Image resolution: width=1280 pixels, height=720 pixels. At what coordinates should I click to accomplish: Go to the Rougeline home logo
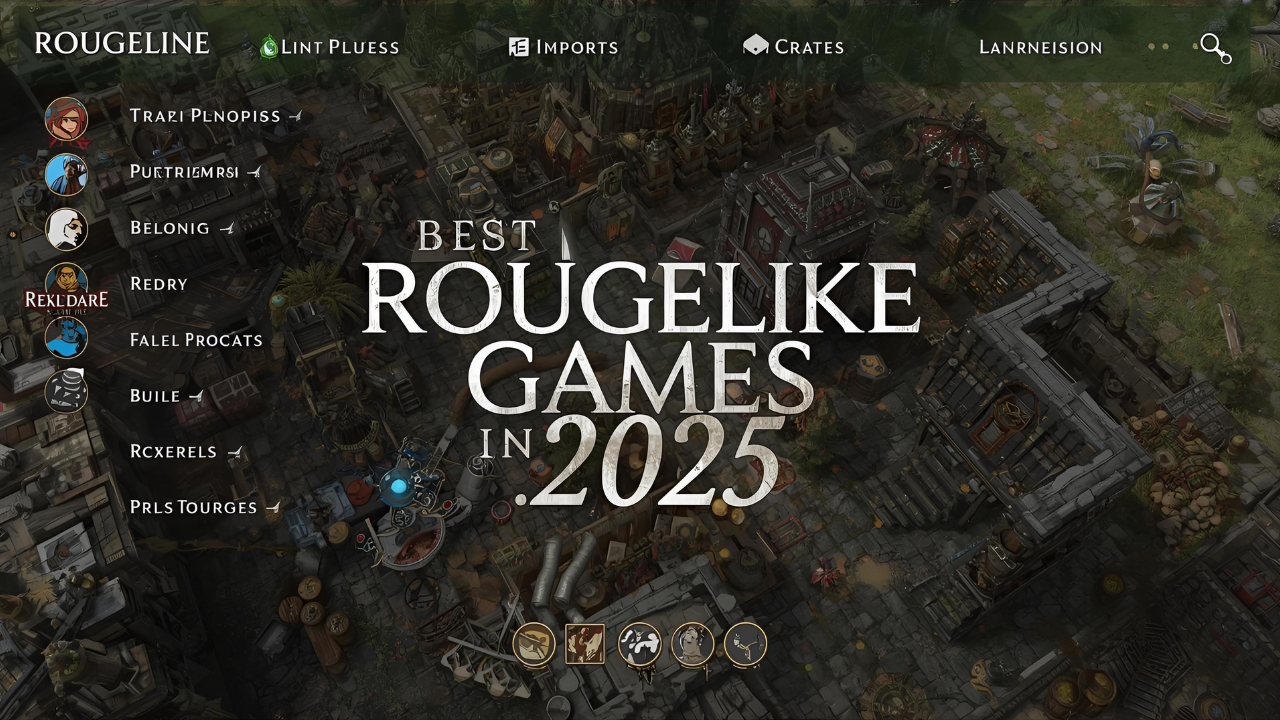(x=122, y=44)
